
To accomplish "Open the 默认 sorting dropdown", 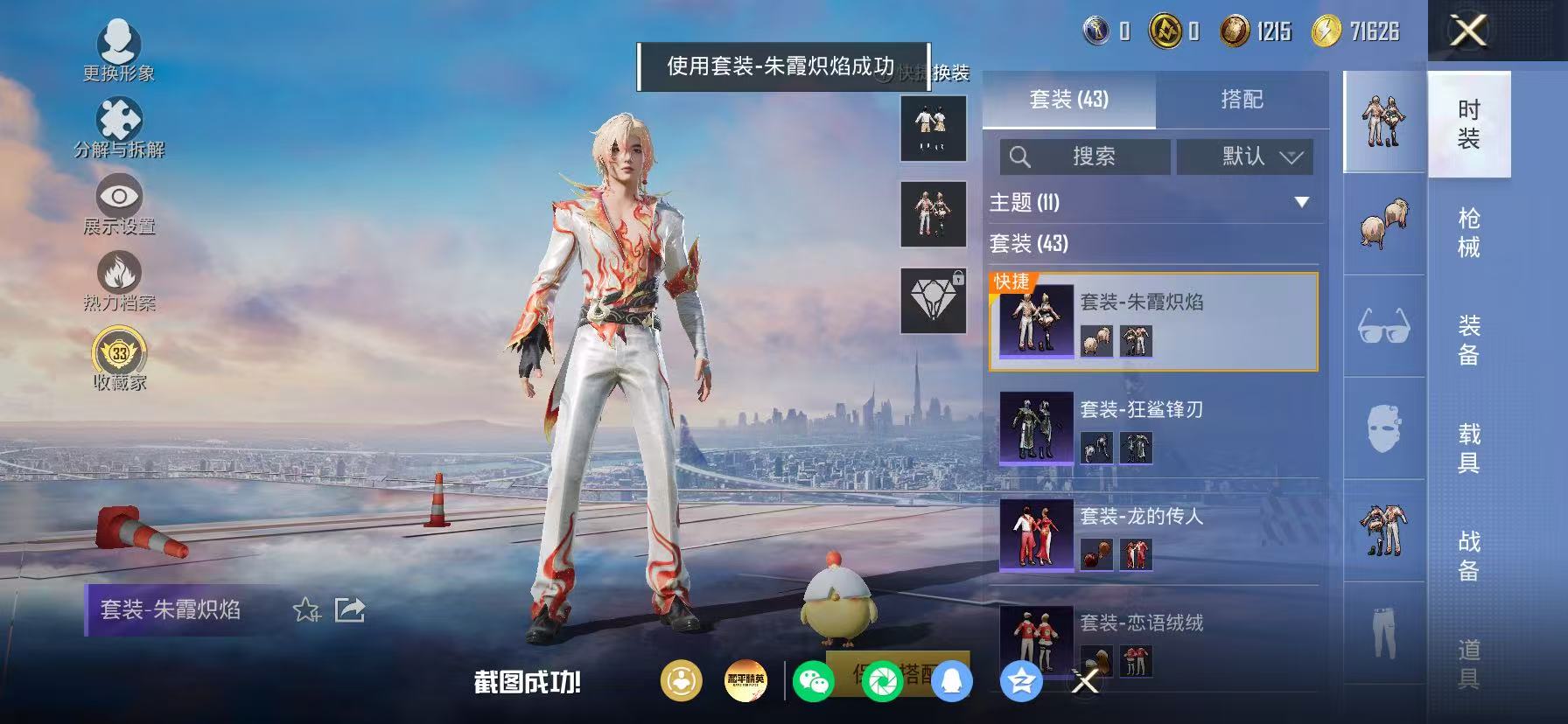I will pyautogui.click(x=1244, y=157).
